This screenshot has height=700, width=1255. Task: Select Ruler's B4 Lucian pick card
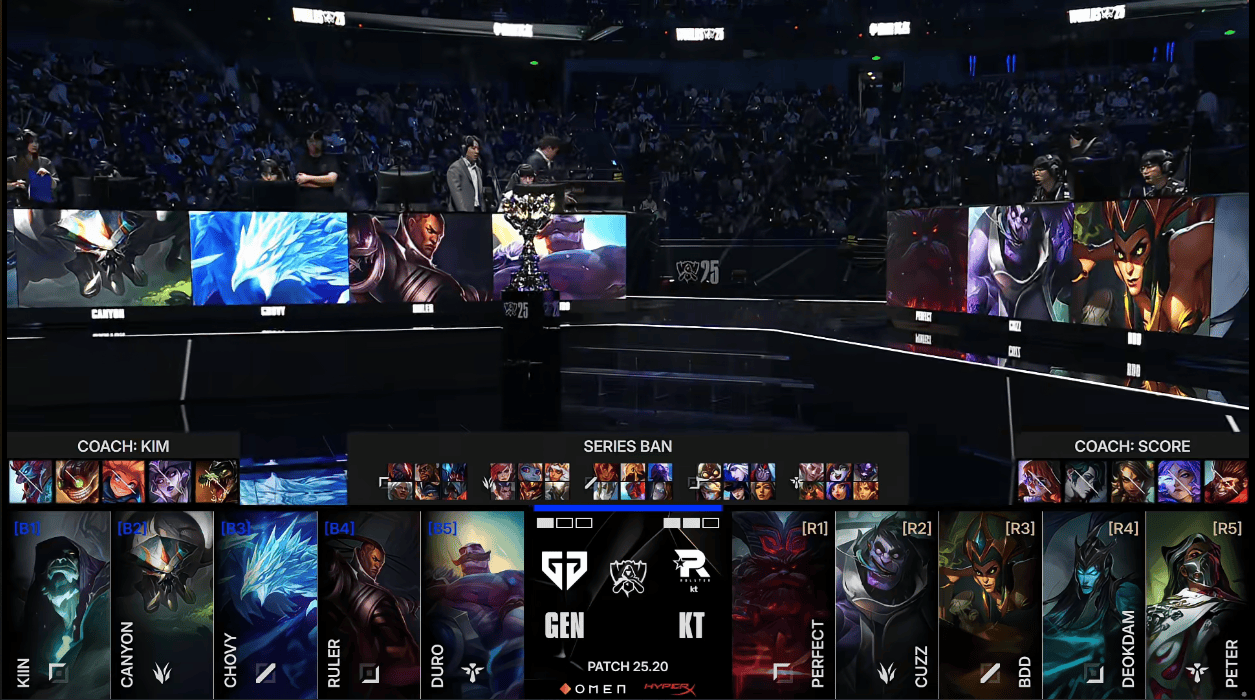[368, 603]
